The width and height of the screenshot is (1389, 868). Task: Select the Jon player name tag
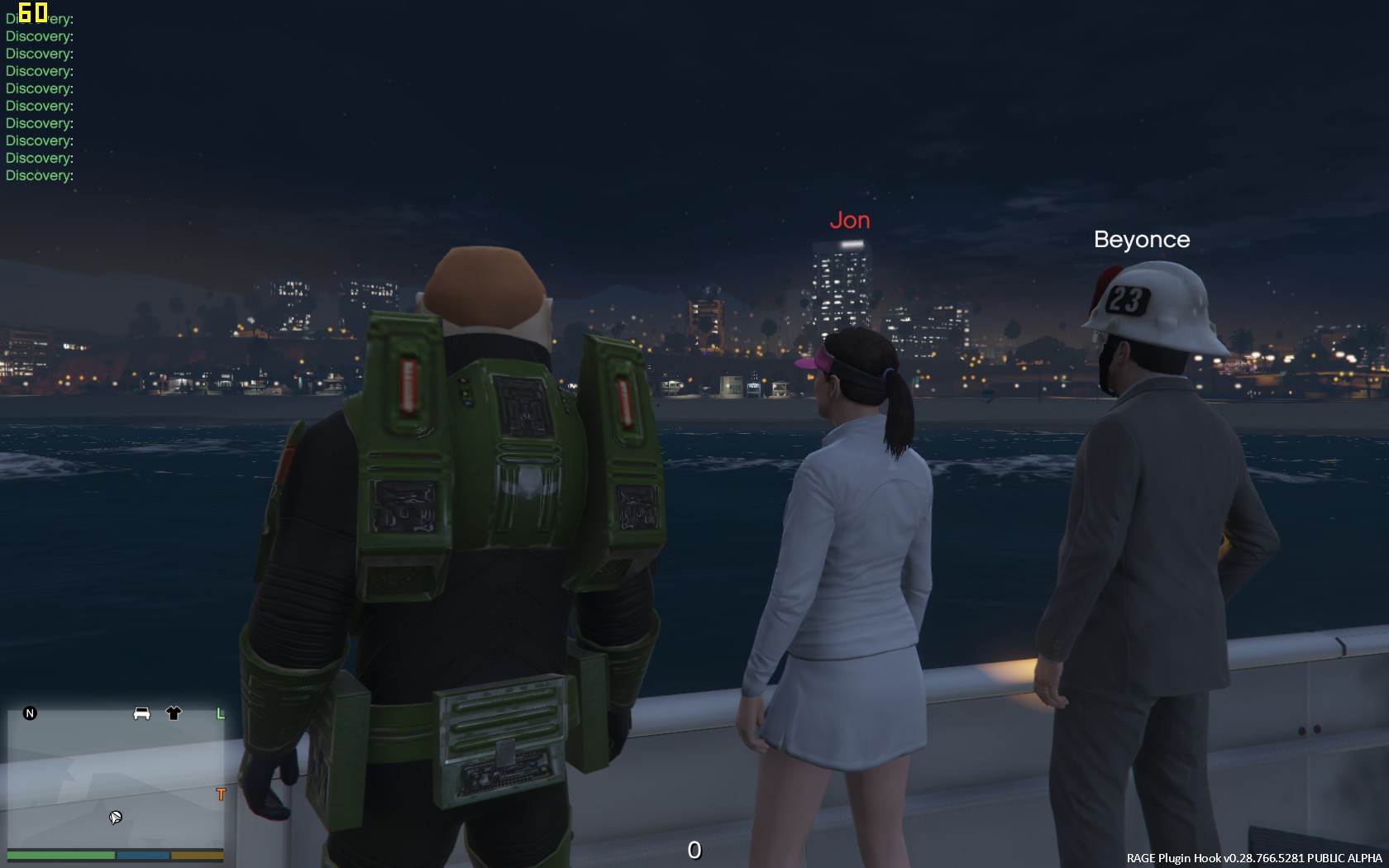[x=849, y=221]
